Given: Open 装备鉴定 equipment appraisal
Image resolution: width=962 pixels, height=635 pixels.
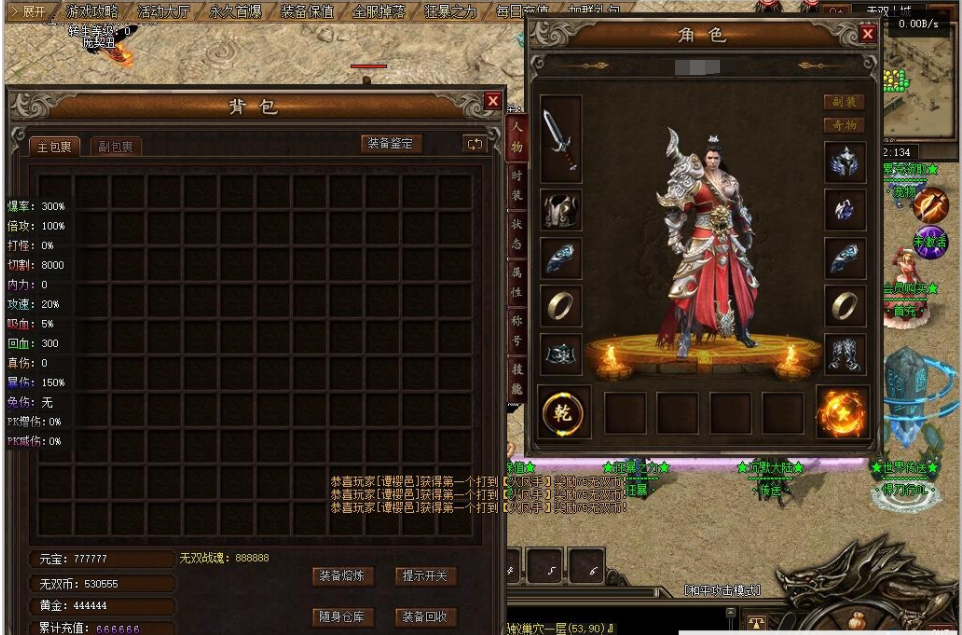Looking at the screenshot, I should 390,144.
